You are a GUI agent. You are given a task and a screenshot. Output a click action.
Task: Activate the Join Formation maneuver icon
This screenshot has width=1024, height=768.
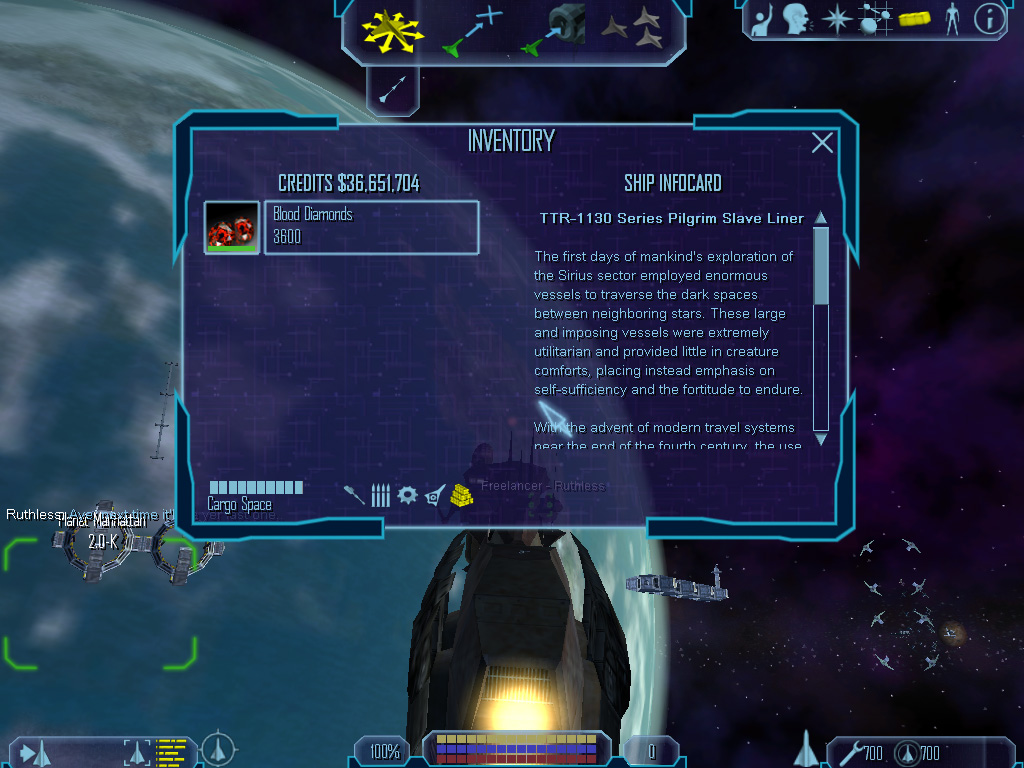click(x=633, y=29)
